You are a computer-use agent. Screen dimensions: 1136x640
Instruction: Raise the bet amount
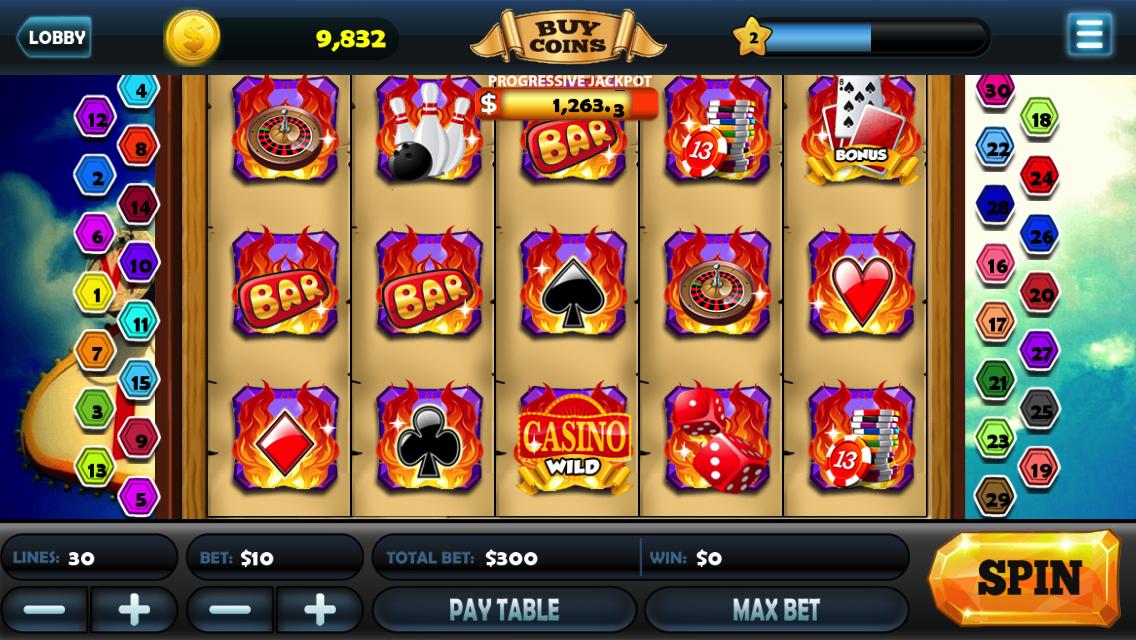(x=319, y=609)
